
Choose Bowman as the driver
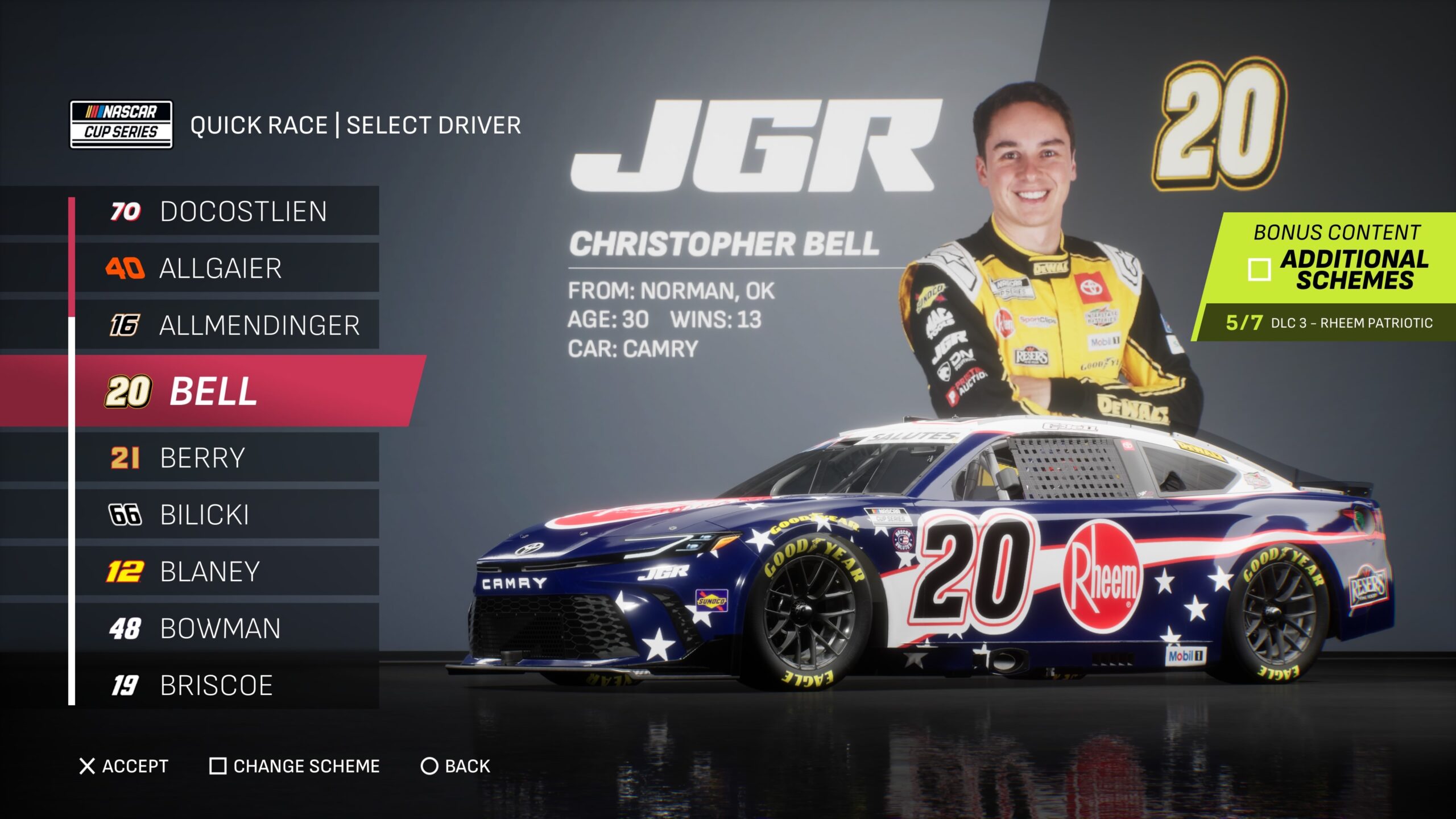[x=227, y=628]
